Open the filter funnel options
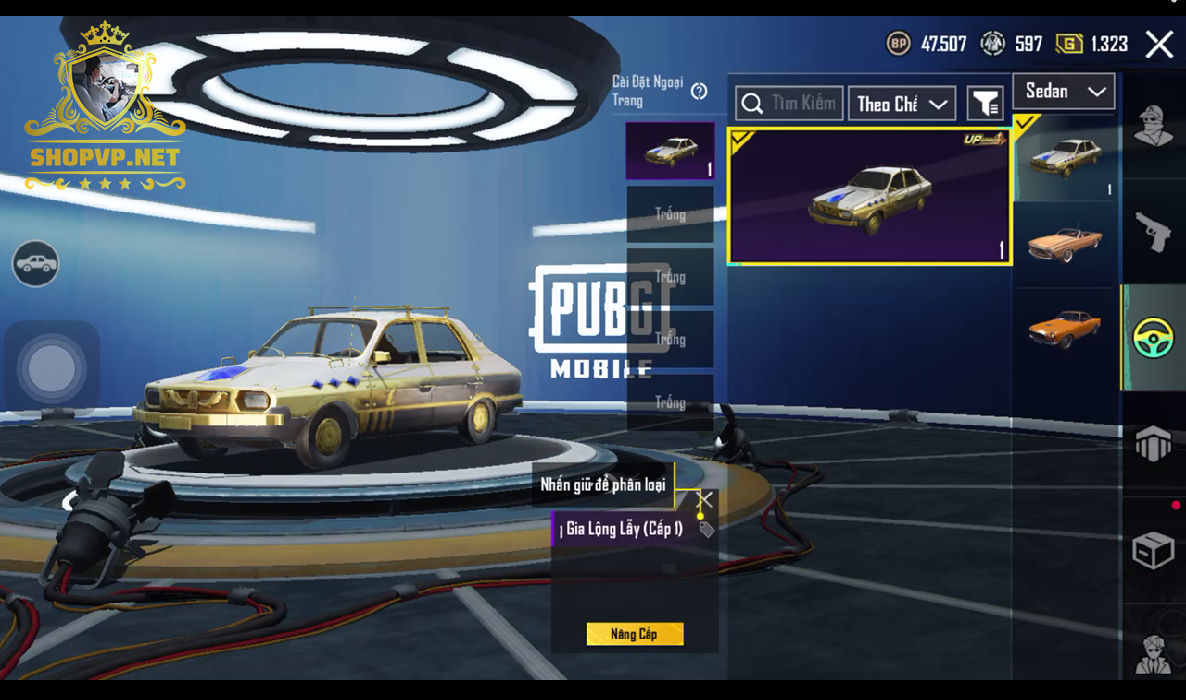1186x700 pixels. (985, 103)
